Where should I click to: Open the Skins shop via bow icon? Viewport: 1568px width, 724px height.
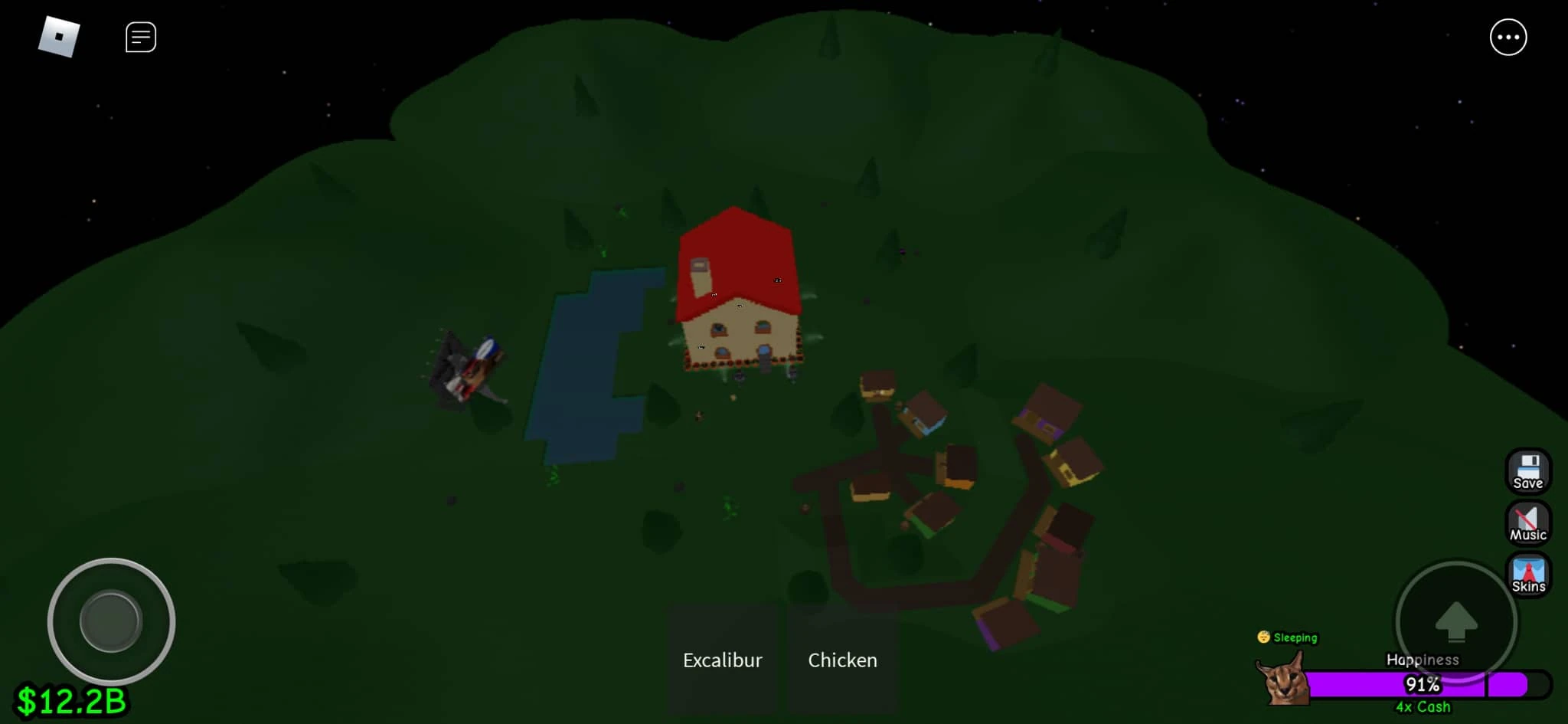click(x=1528, y=575)
